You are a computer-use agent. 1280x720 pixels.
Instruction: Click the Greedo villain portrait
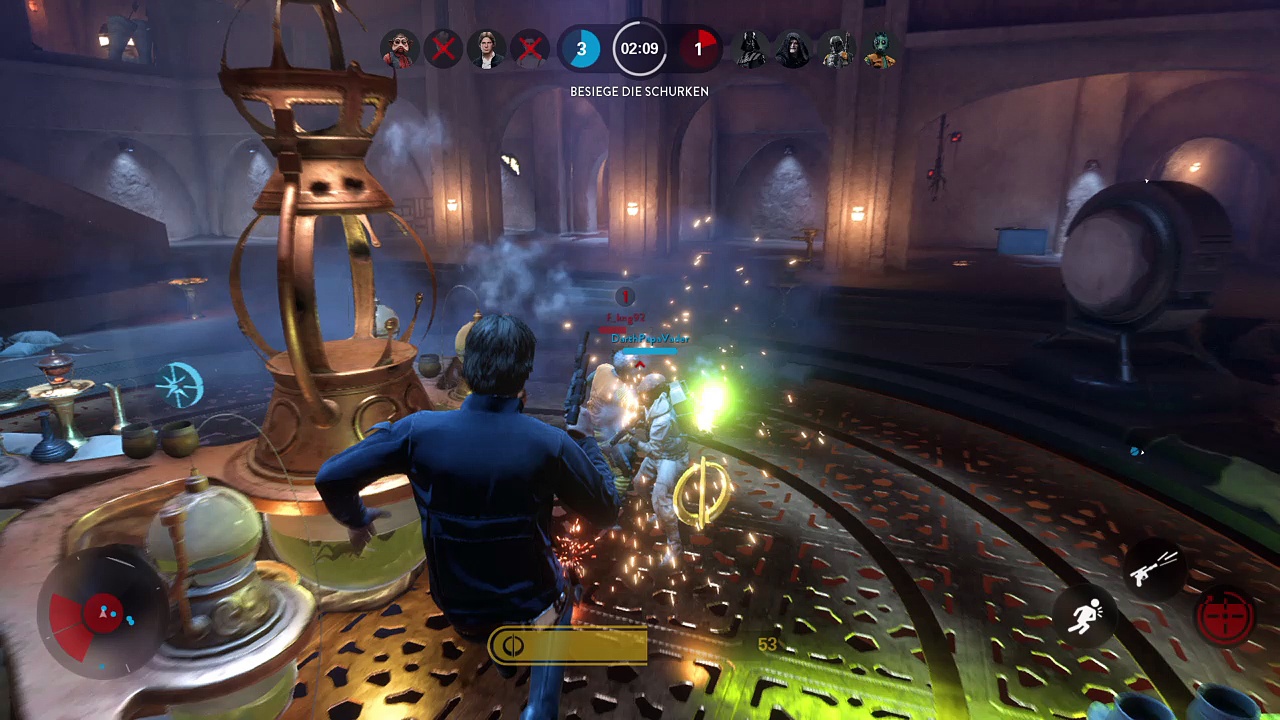(880, 48)
